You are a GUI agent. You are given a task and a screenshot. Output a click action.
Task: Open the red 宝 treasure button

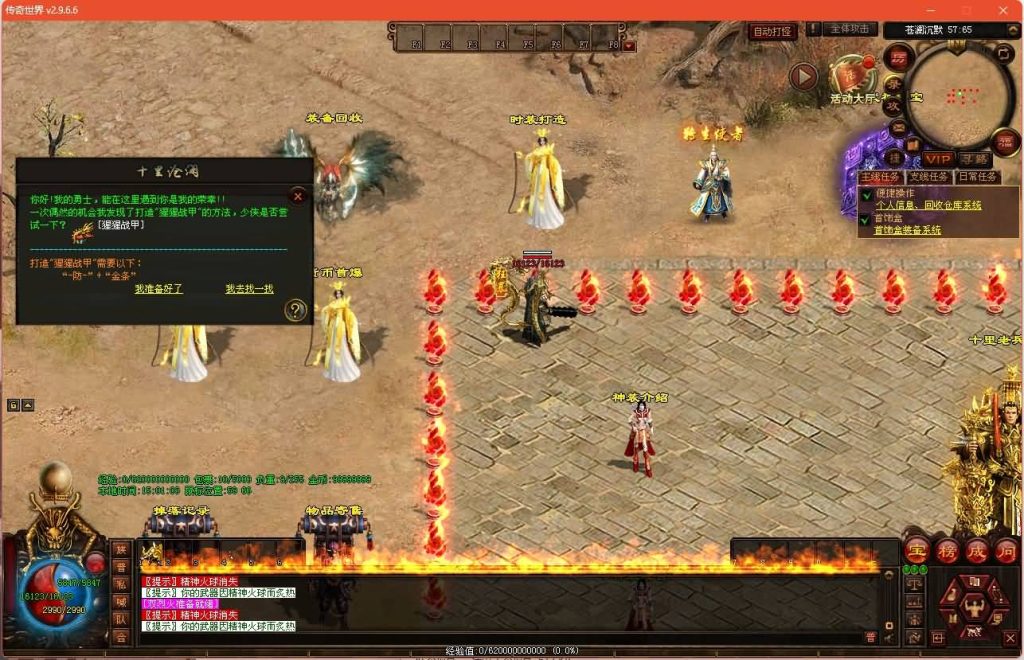click(916, 551)
